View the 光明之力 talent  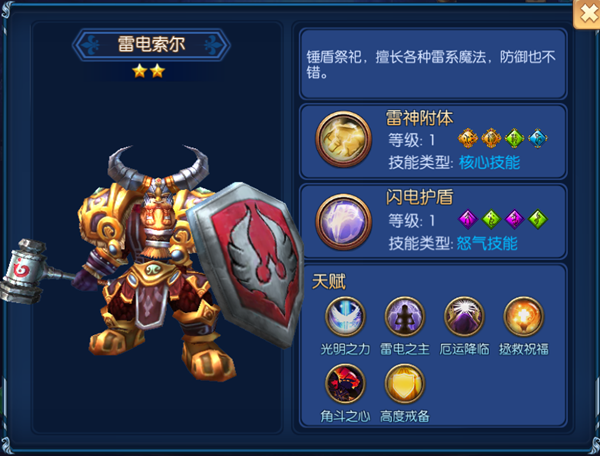[345, 315]
